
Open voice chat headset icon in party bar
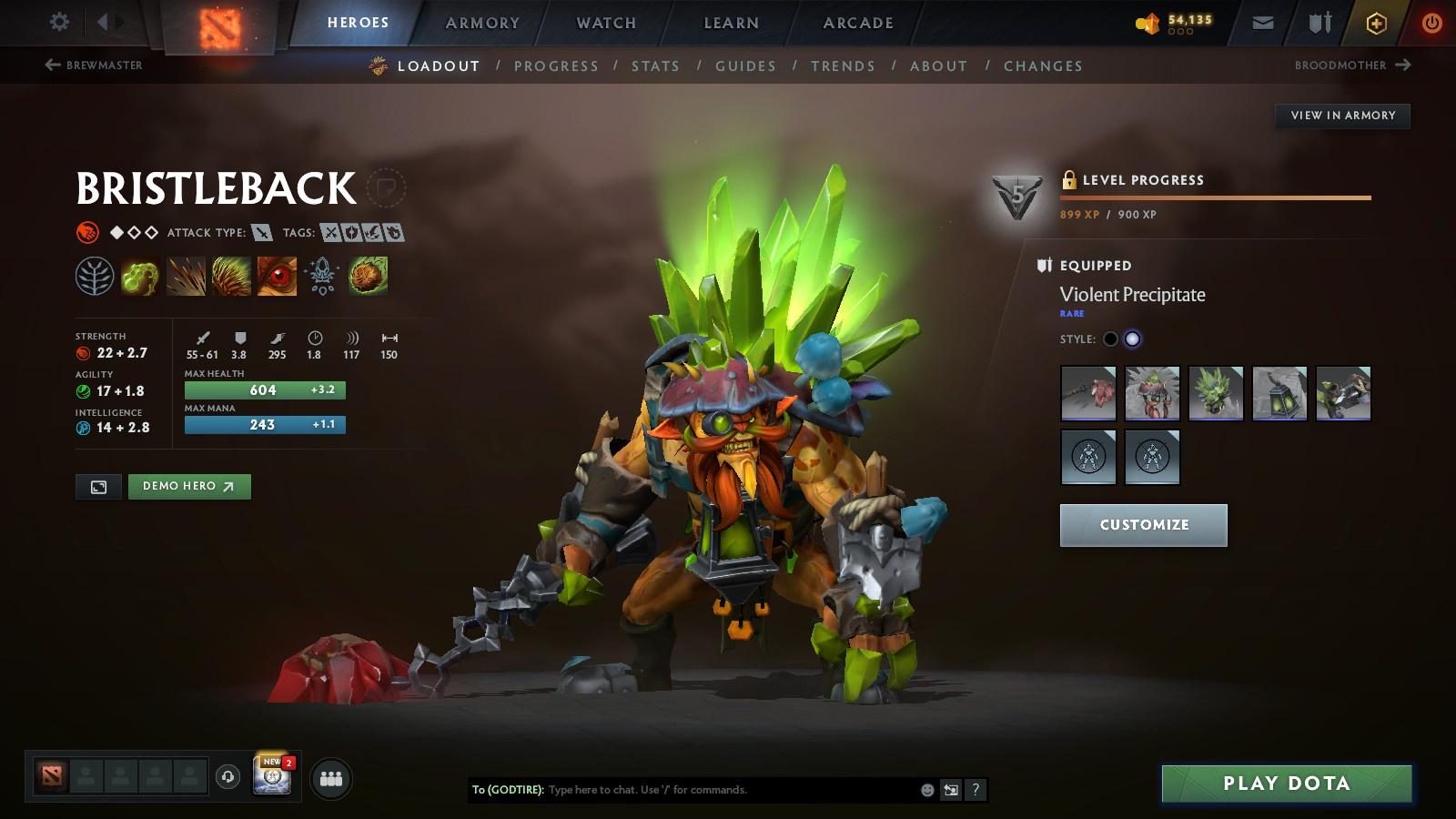point(226,775)
